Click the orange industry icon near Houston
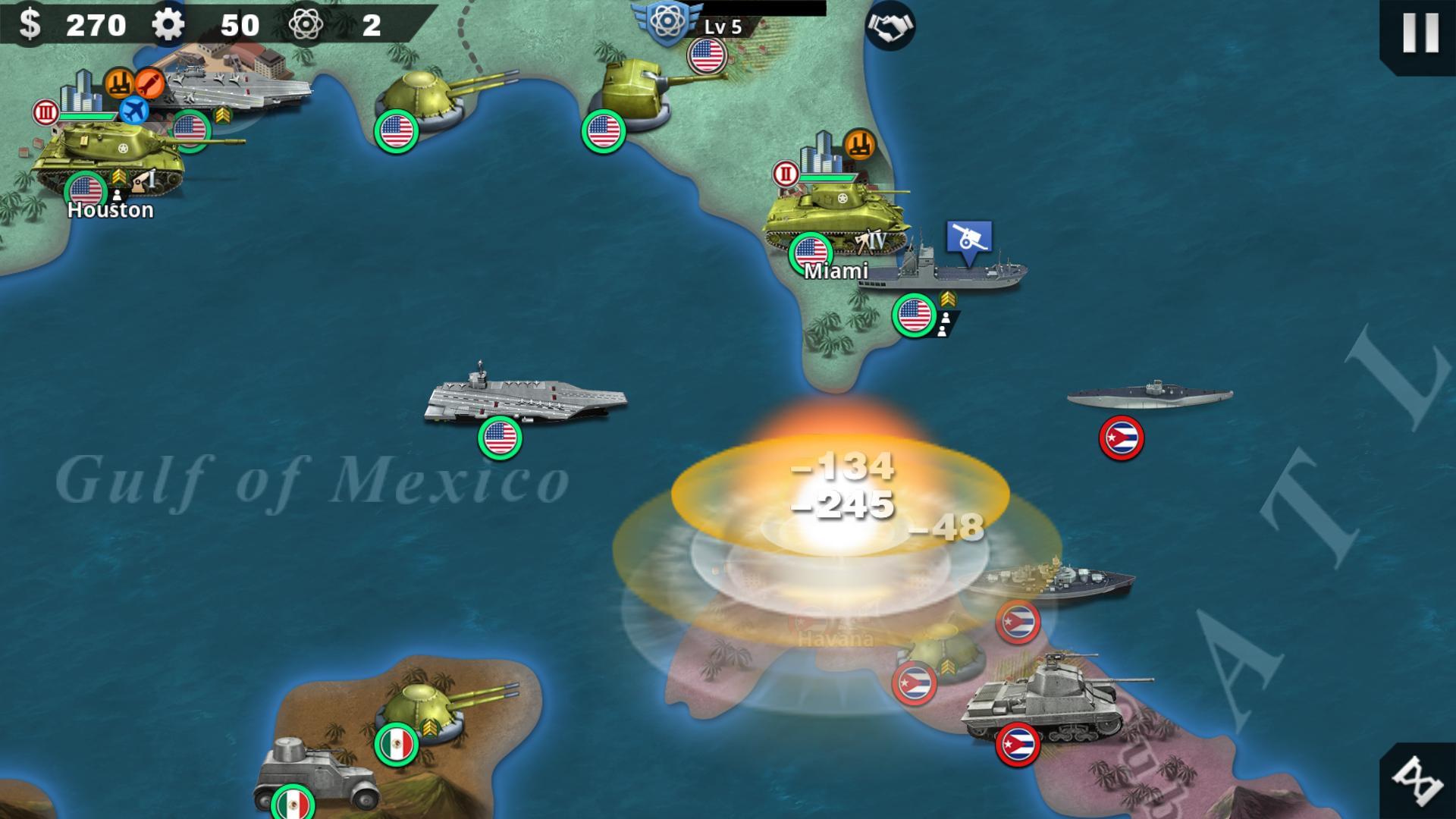This screenshot has width=1456, height=819. [120, 83]
